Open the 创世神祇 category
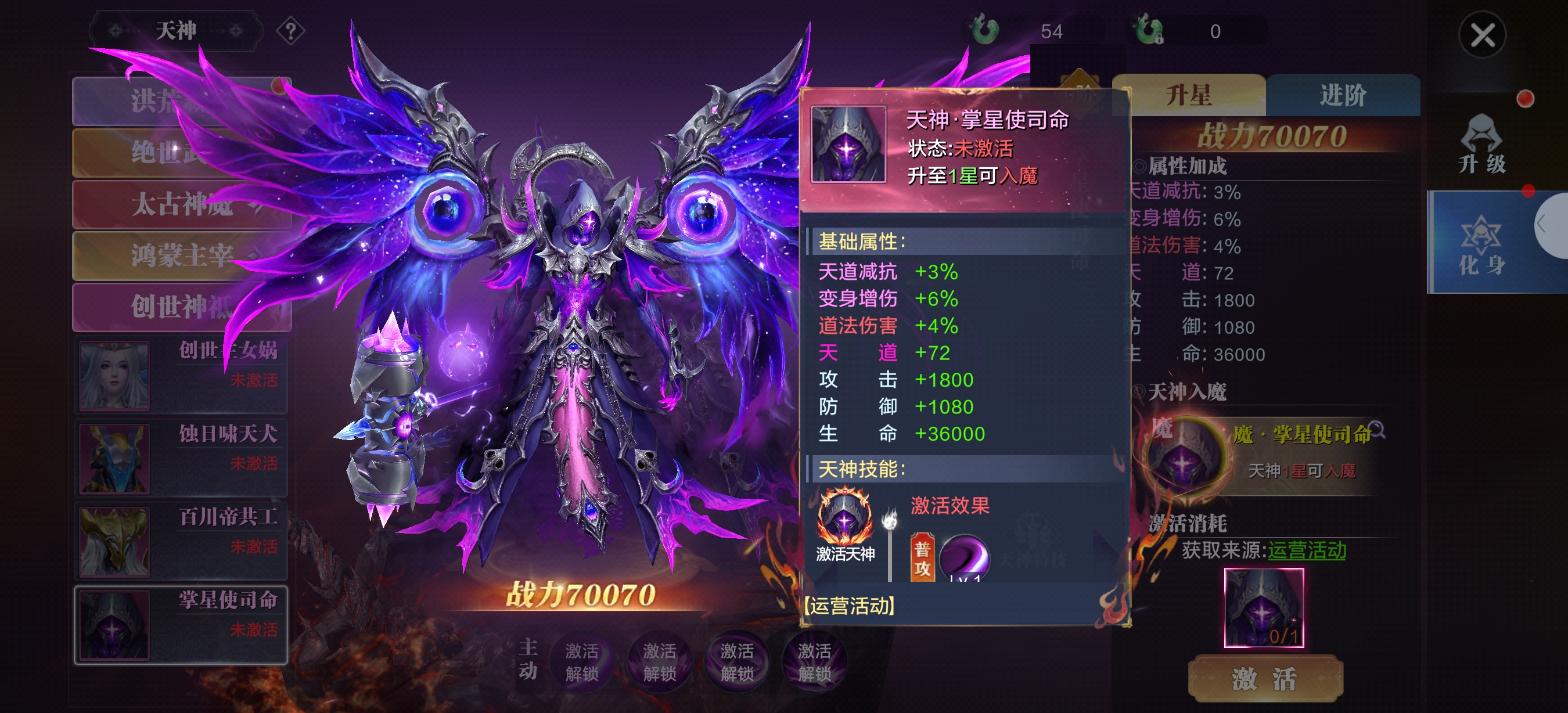The width and height of the screenshot is (1568, 713). (x=181, y=307)
